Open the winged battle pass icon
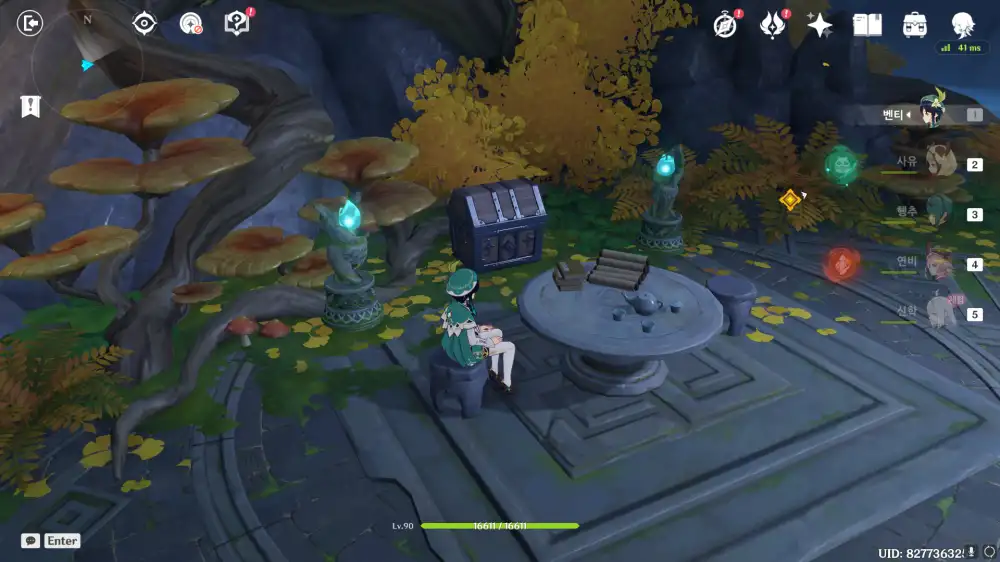1000x562 pixels. coord(772,25)
